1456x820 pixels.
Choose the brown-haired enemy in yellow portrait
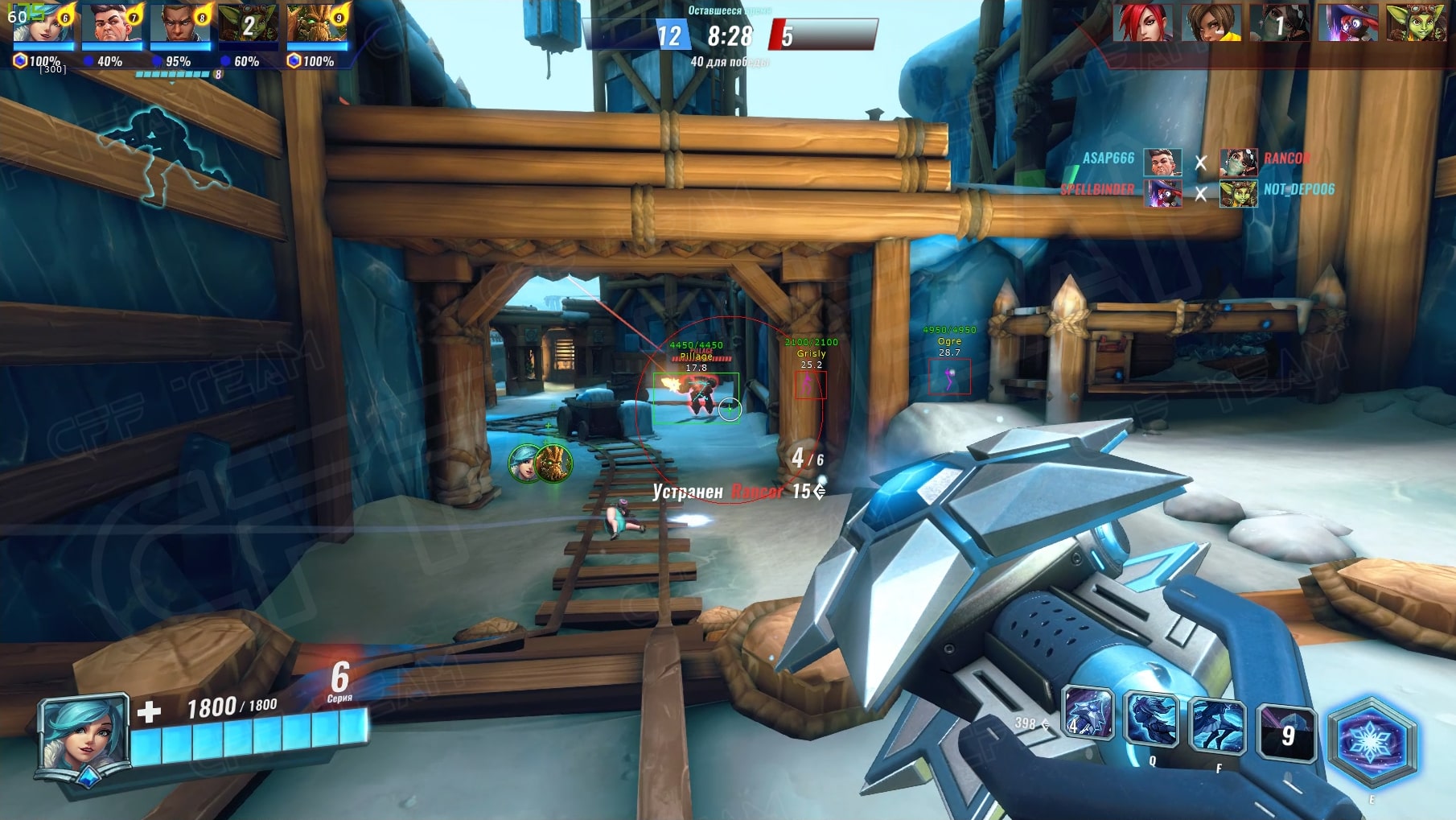pyautogui.click(x=1211, y=23)
